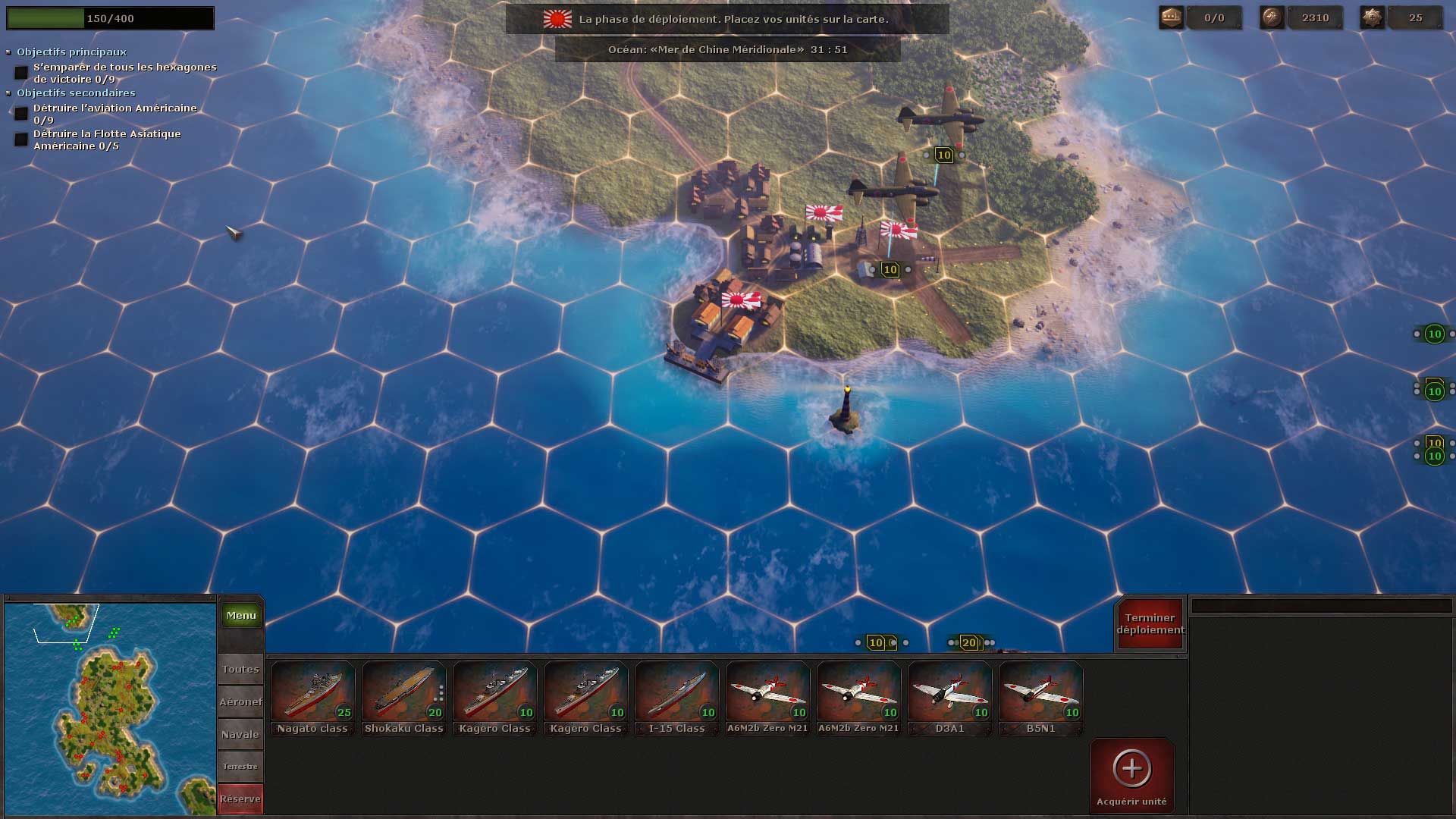Switch to the Navale unit filter

coord(240,734)
